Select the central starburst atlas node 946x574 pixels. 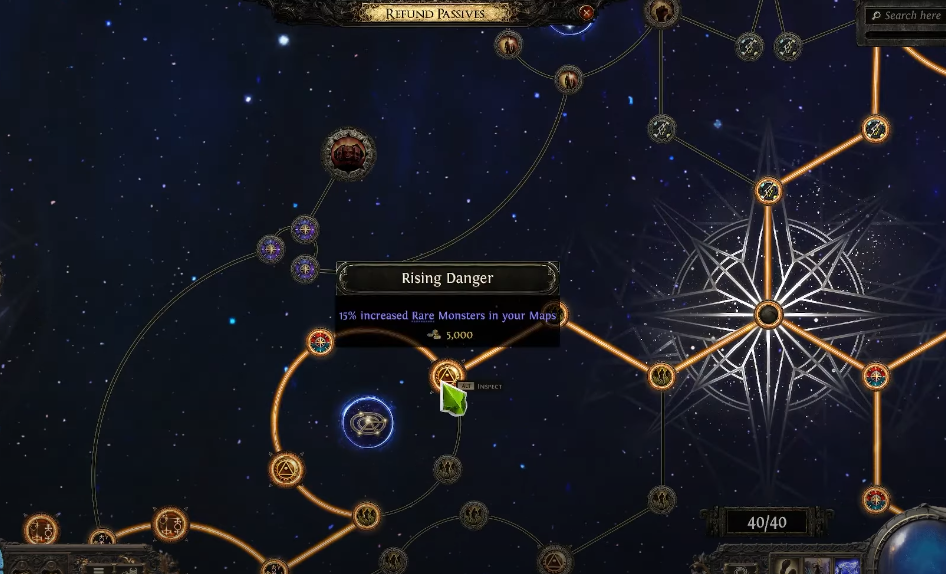tap(768, 315)
